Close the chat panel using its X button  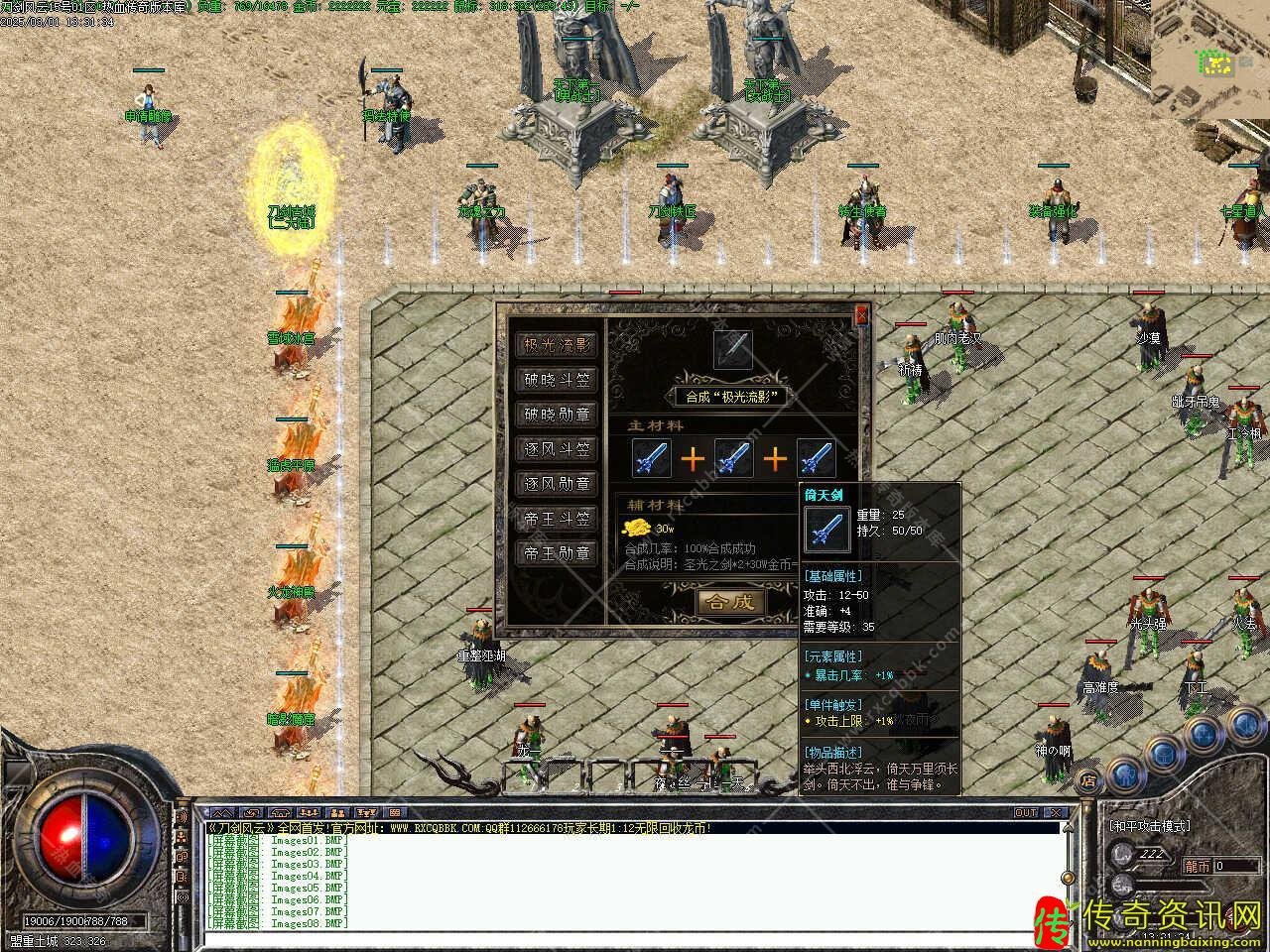[1055, 812]
